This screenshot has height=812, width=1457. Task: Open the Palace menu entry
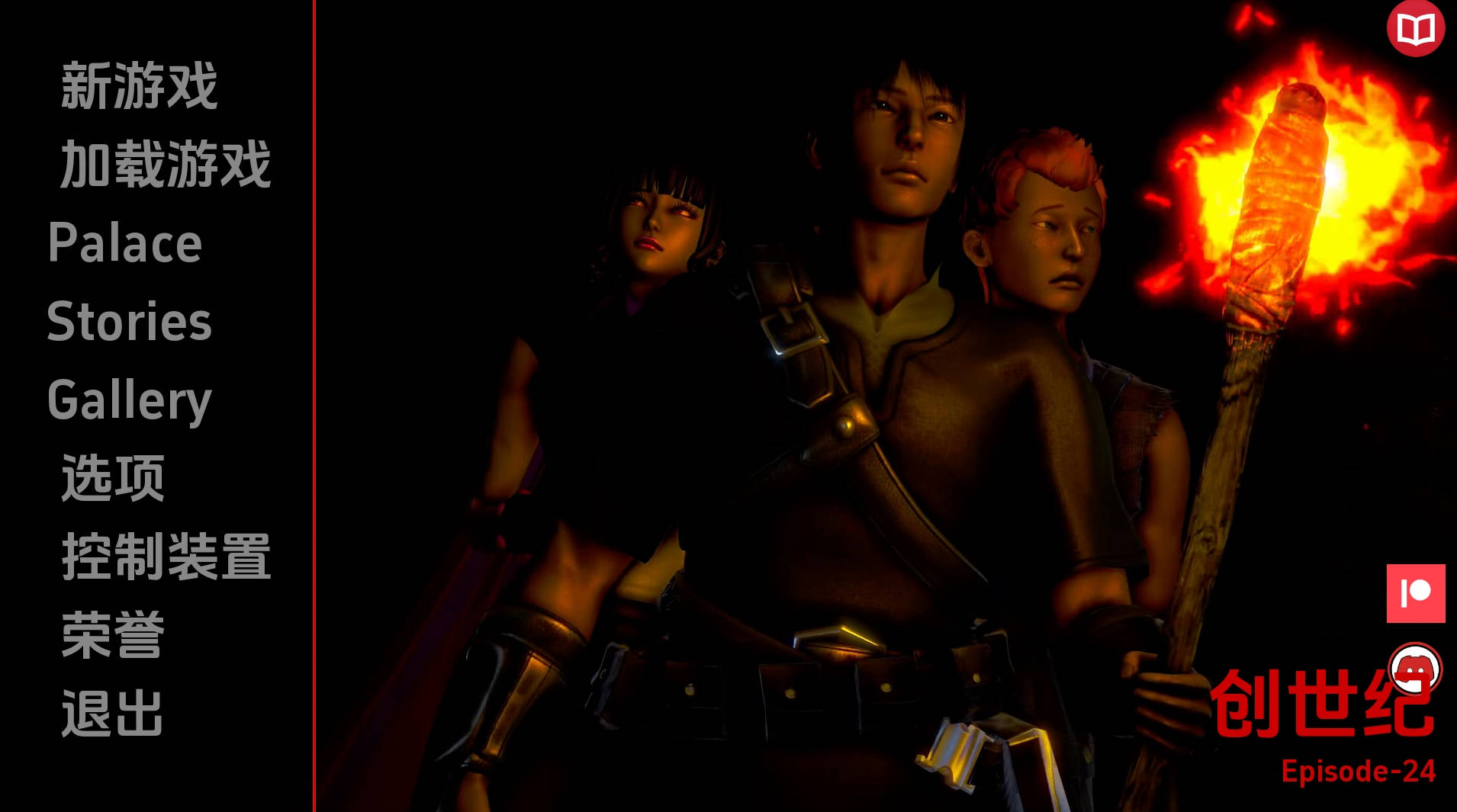point(125,244)
